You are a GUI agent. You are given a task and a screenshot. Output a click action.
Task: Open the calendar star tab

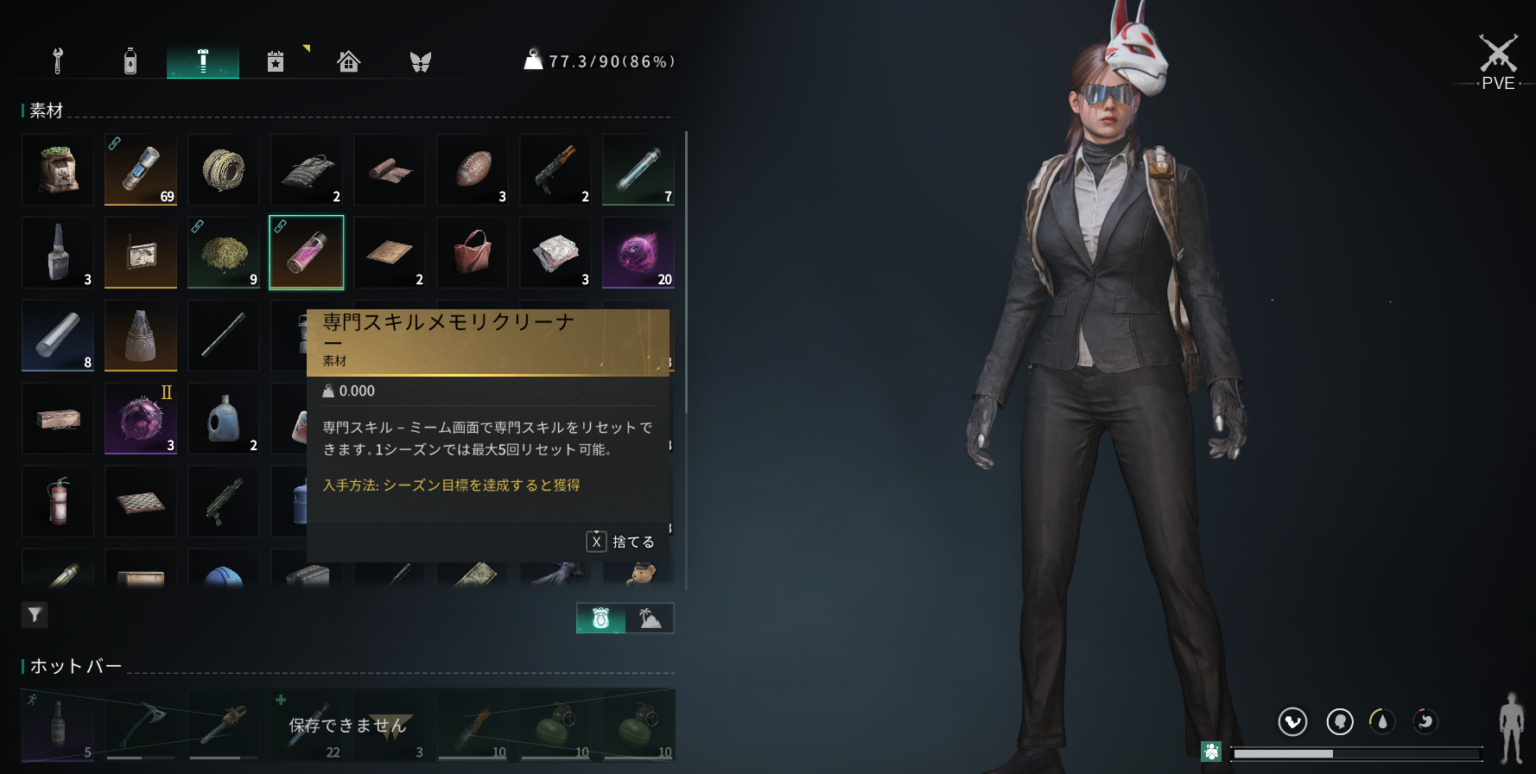point(276,61)
